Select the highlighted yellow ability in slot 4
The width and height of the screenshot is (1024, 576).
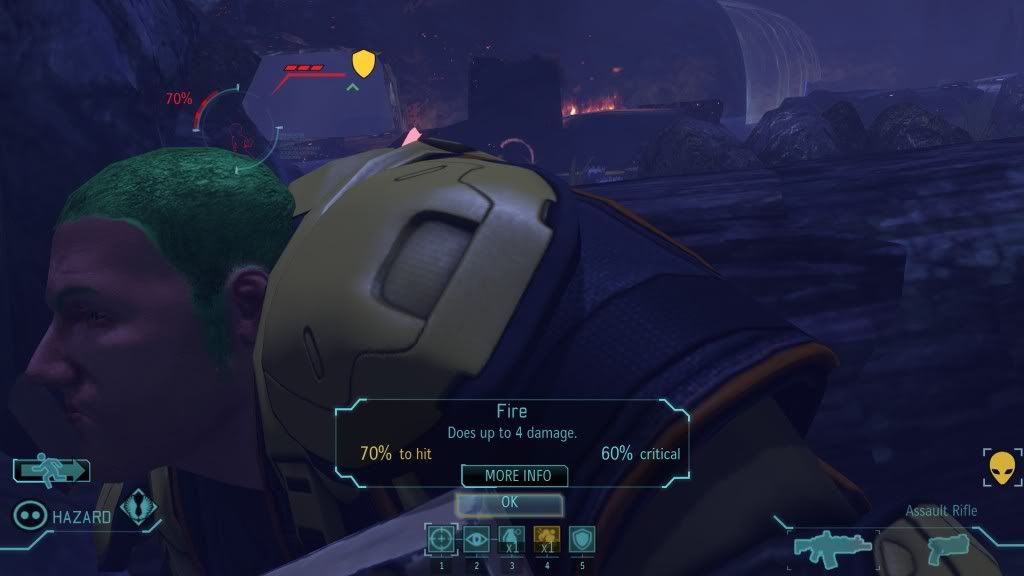(546, 540)
